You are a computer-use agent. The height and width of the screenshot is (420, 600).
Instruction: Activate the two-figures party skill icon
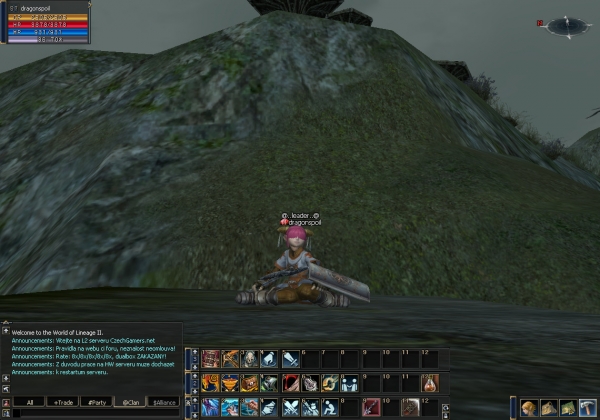348,383
